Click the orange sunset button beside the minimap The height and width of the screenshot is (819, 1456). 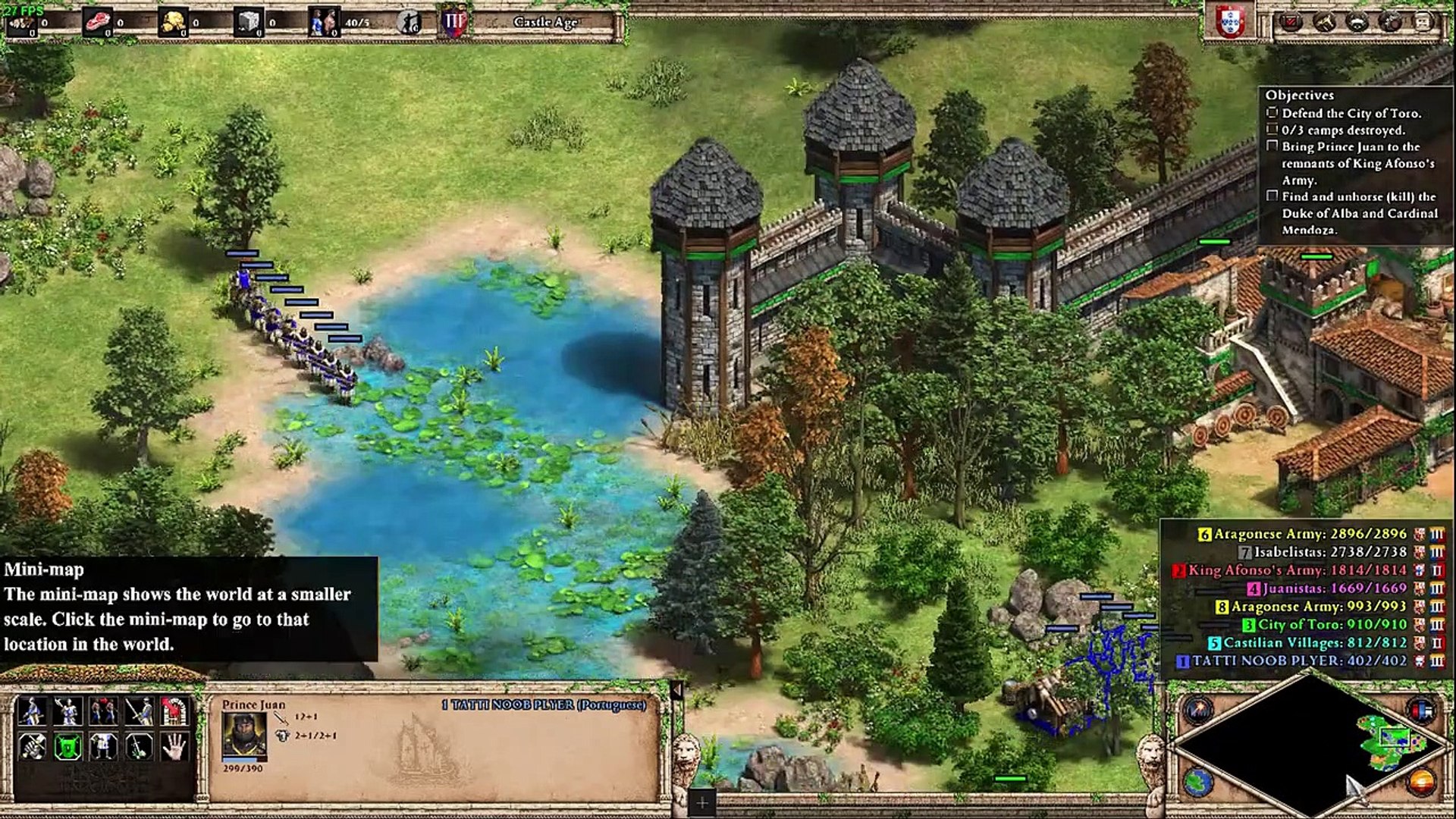(1421, 781)
